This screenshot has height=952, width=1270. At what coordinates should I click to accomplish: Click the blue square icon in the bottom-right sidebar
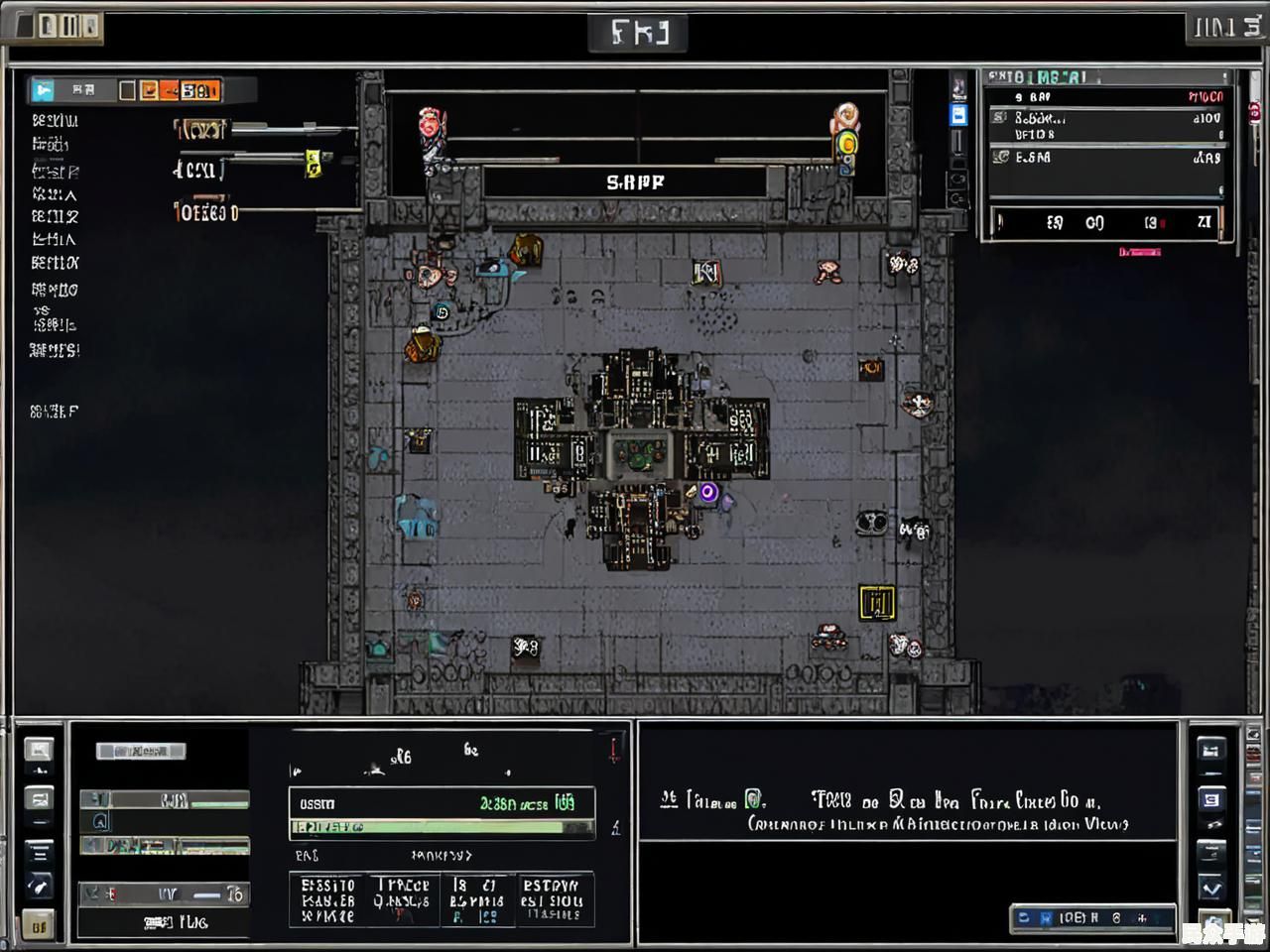(1211, 799)
